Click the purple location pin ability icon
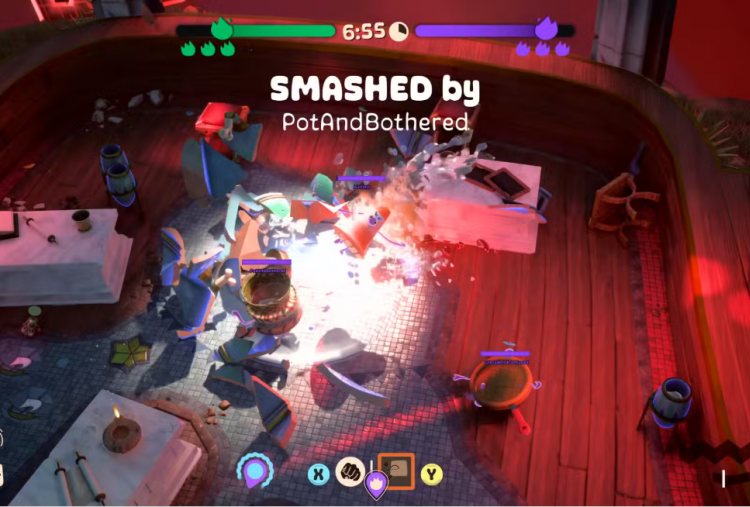Image resolution: width=750 pixels, height=507 pixels. tap(255, 470)
